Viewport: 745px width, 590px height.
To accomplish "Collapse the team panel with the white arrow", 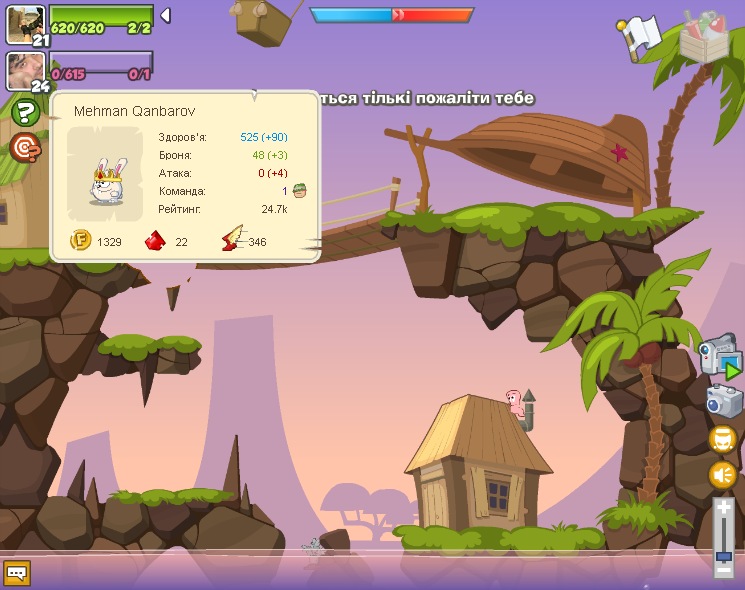I will [x=165, y=15].
